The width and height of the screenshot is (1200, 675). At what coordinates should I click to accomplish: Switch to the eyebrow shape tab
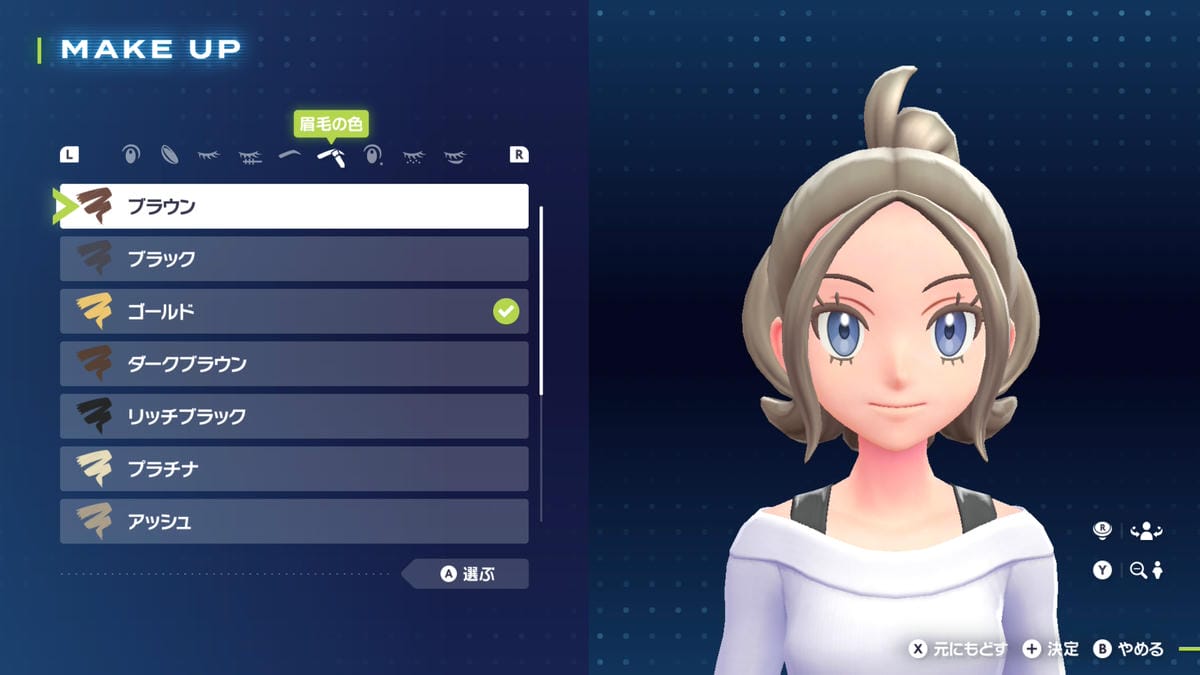click(x=290, y=155)
